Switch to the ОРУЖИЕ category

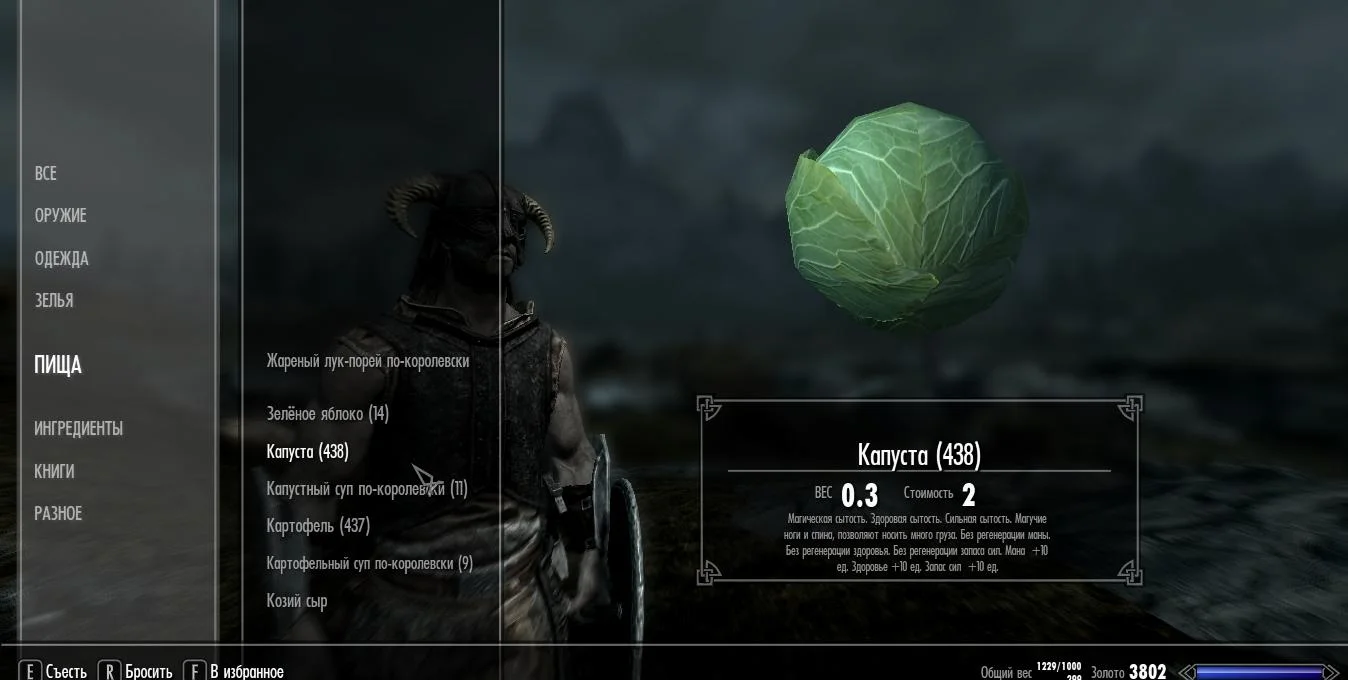pos(61,216)
